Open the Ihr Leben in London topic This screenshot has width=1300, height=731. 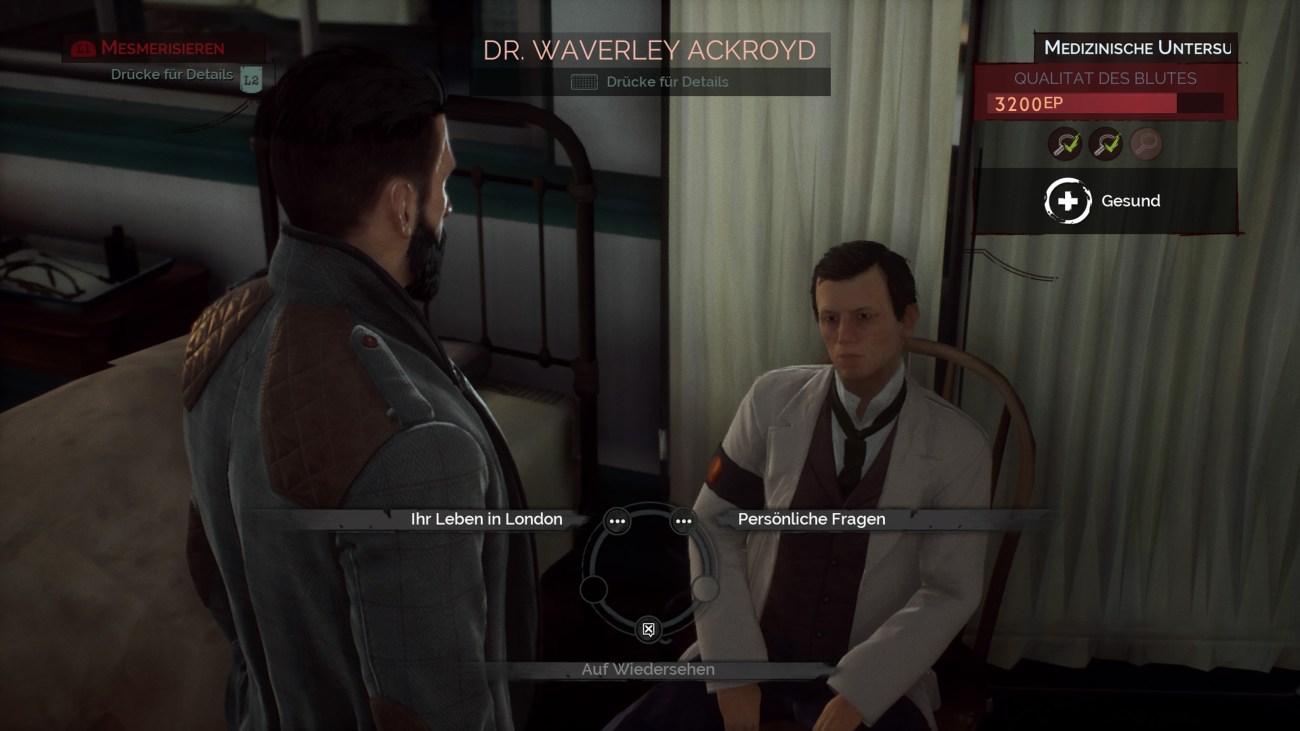tap(485, 519)
